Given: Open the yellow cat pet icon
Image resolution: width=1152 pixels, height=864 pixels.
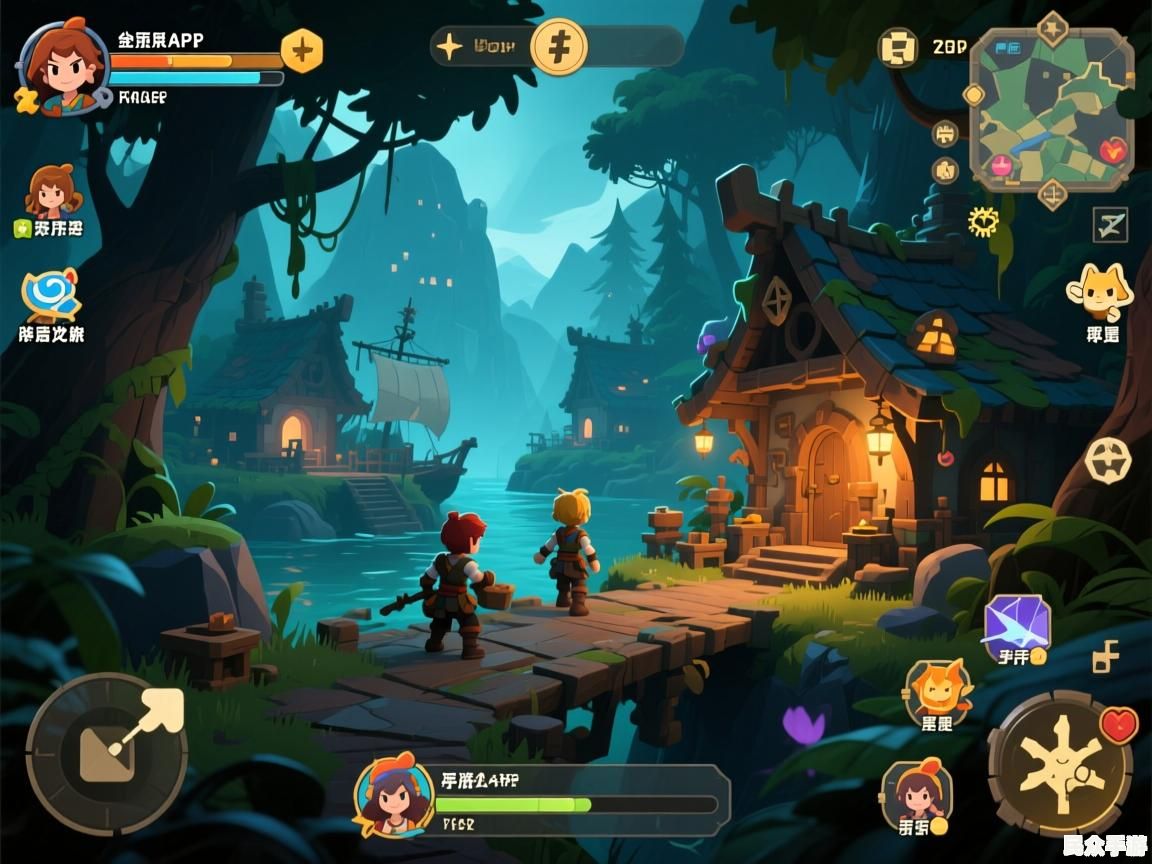Looking at the screenshot, I should 1100,291.
